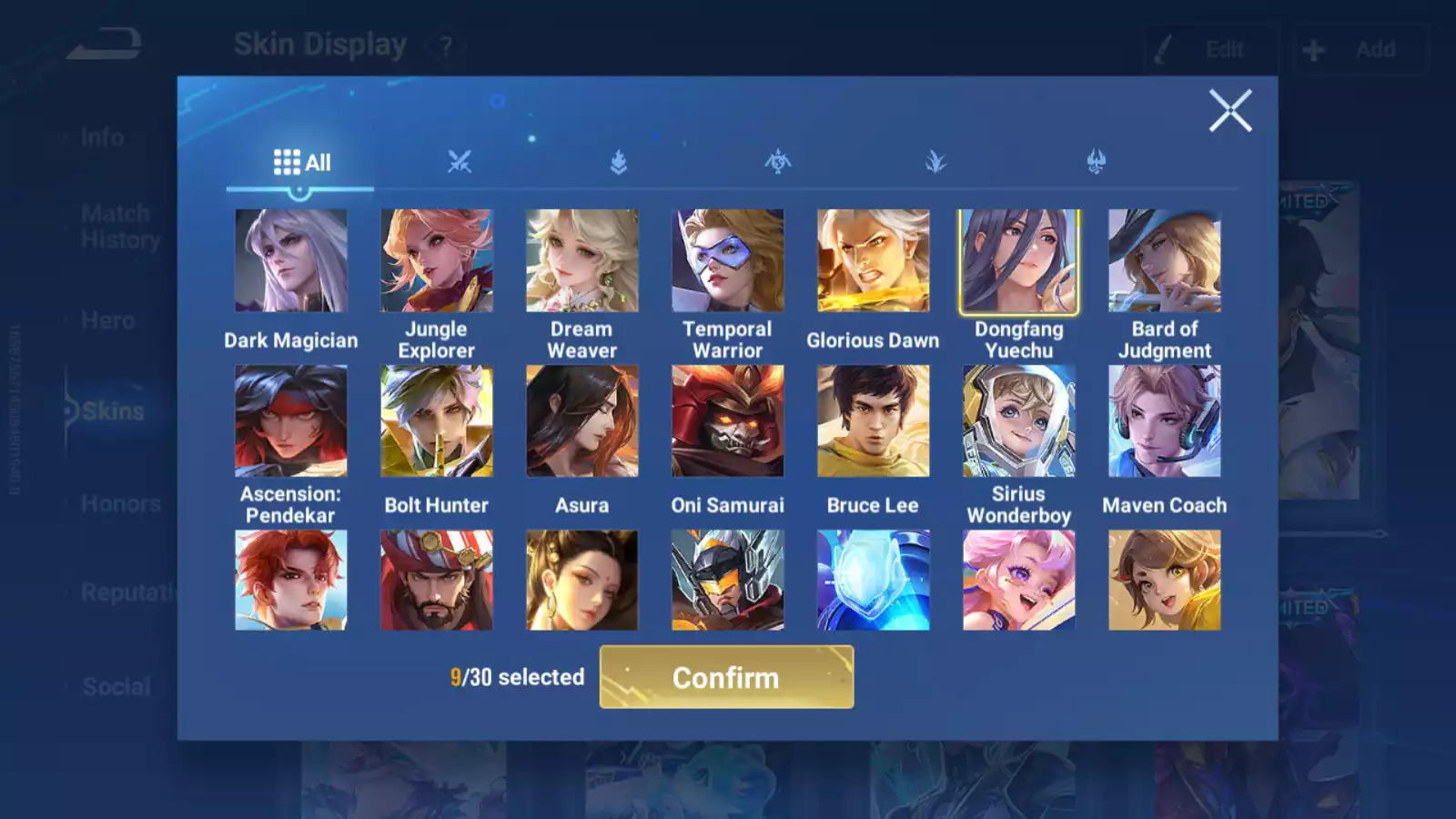Click the Dark Magician skin portrait
Image resolution: width=1456 pixels, height=819 pixels.
pos(290,260)
